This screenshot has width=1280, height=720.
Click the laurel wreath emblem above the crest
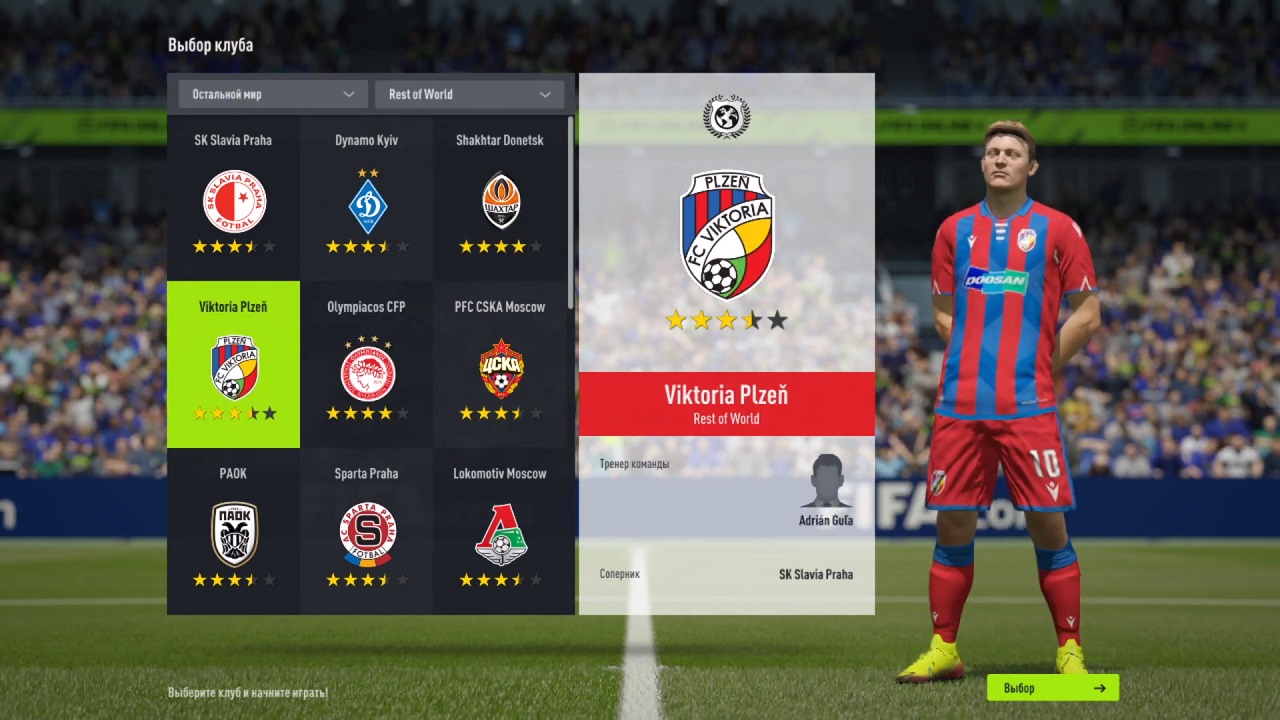[x=726, y=116]
